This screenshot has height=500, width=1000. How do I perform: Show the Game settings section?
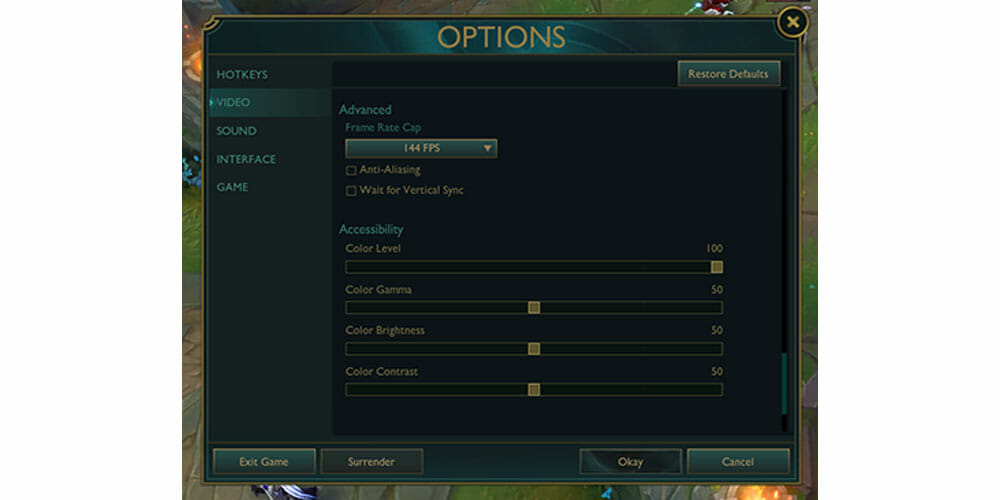pos(232,187)
